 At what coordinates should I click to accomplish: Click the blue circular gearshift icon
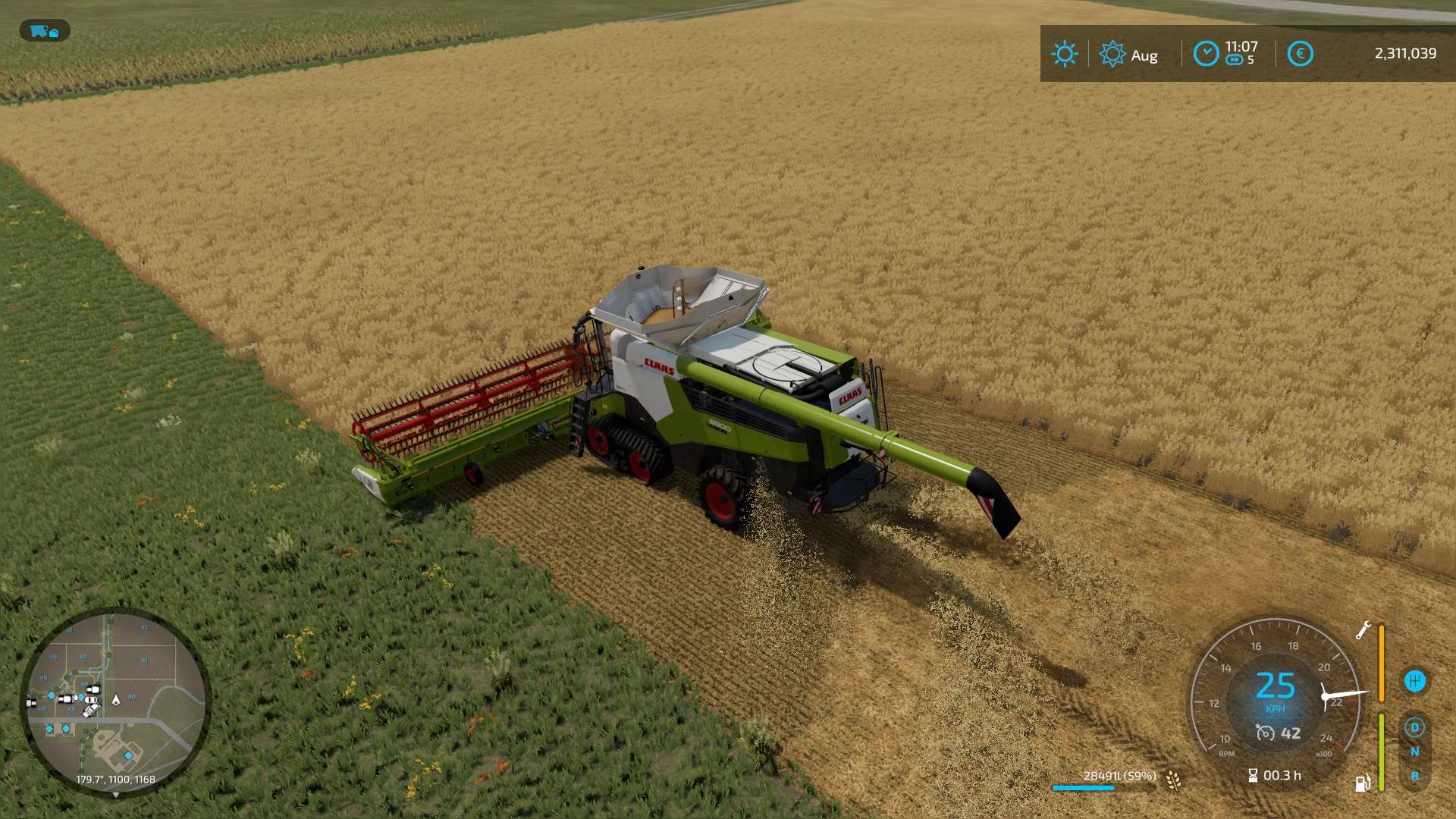[x=1414, y=680]
